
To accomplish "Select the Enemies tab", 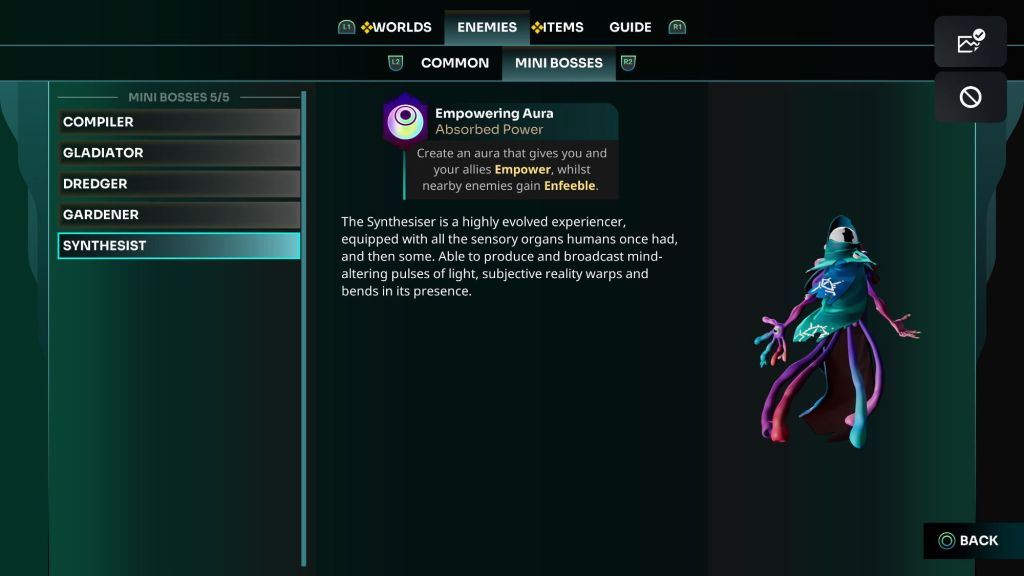I will coord(487,27).
